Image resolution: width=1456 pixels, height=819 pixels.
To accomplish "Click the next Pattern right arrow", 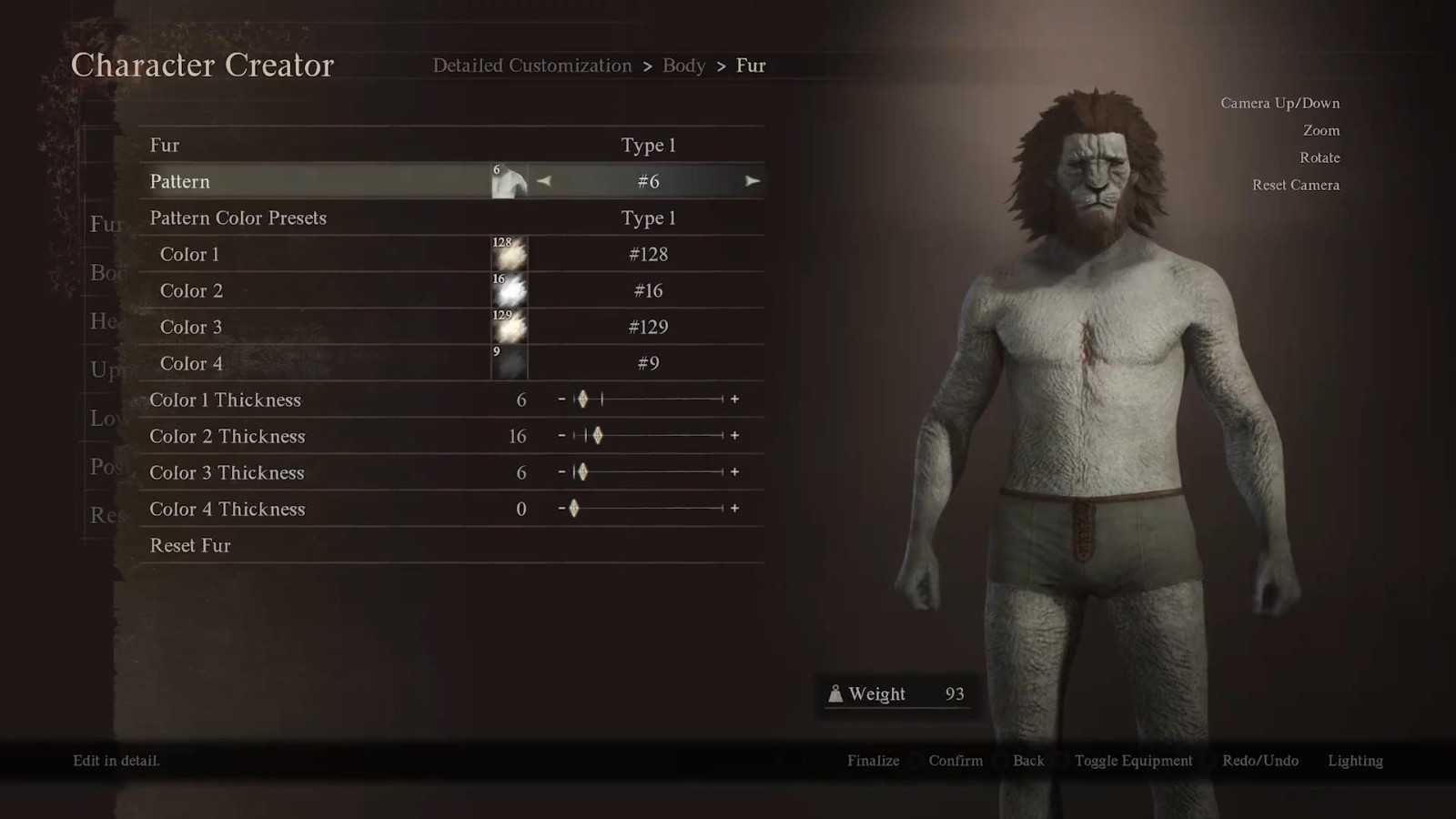I will tap(752, 181).
